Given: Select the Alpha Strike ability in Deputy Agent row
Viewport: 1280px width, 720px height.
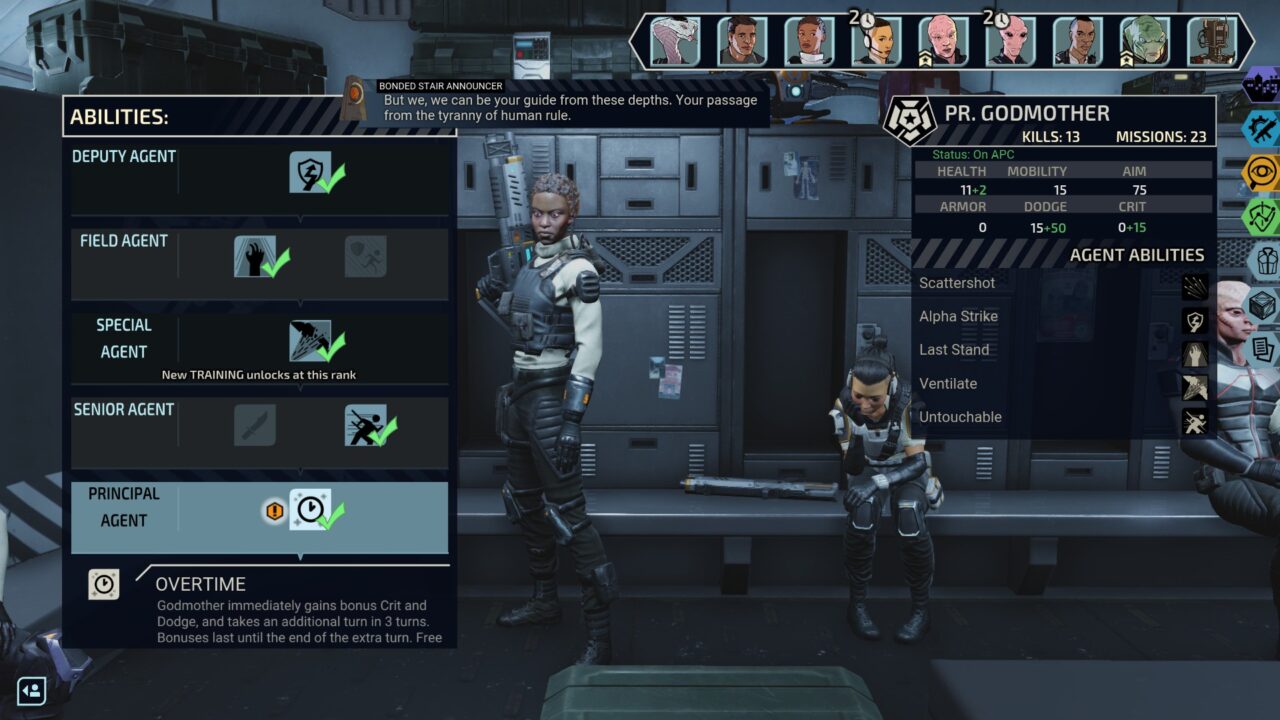Looking at the screenshot, I should point(309,172).
